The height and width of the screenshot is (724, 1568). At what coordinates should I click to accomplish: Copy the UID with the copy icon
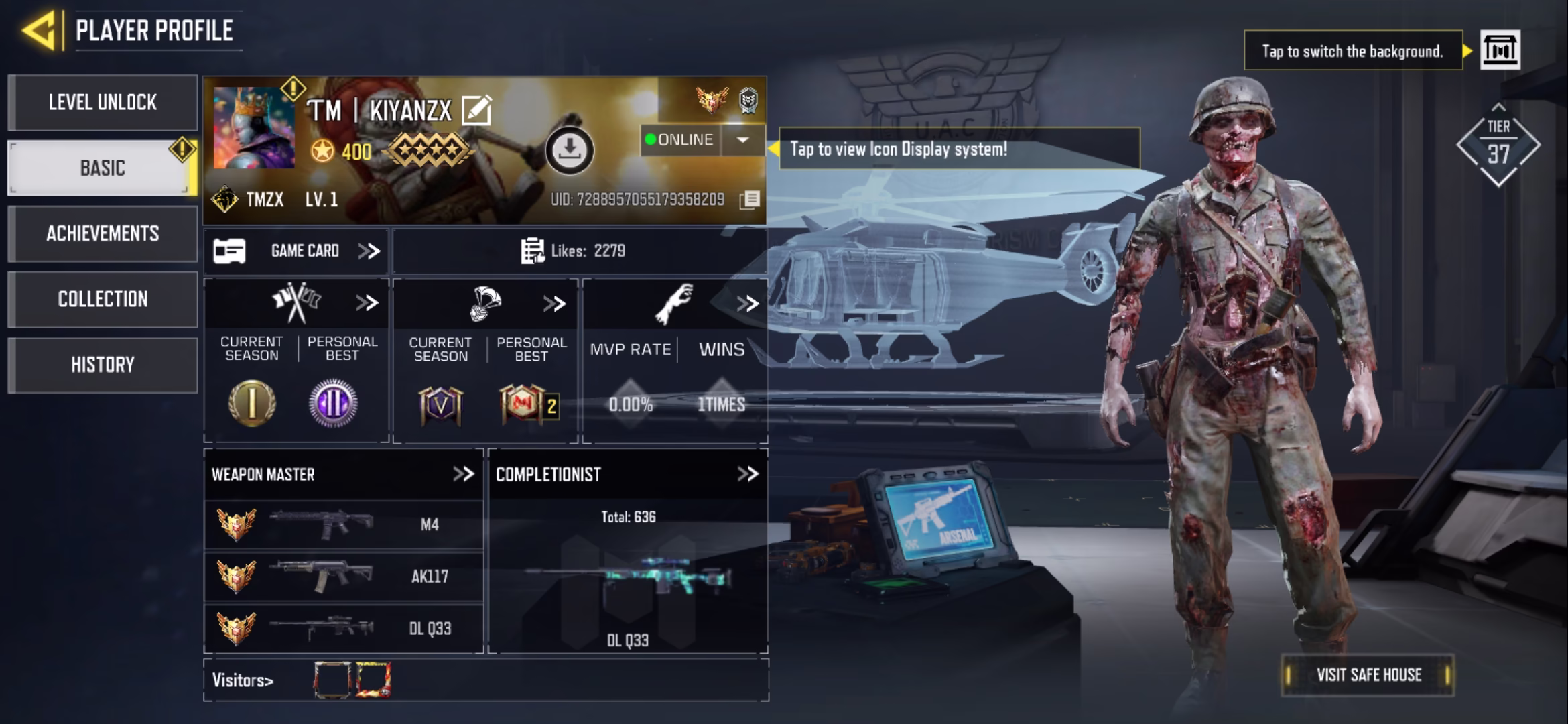pyautogui.click(x=750, y=199)
